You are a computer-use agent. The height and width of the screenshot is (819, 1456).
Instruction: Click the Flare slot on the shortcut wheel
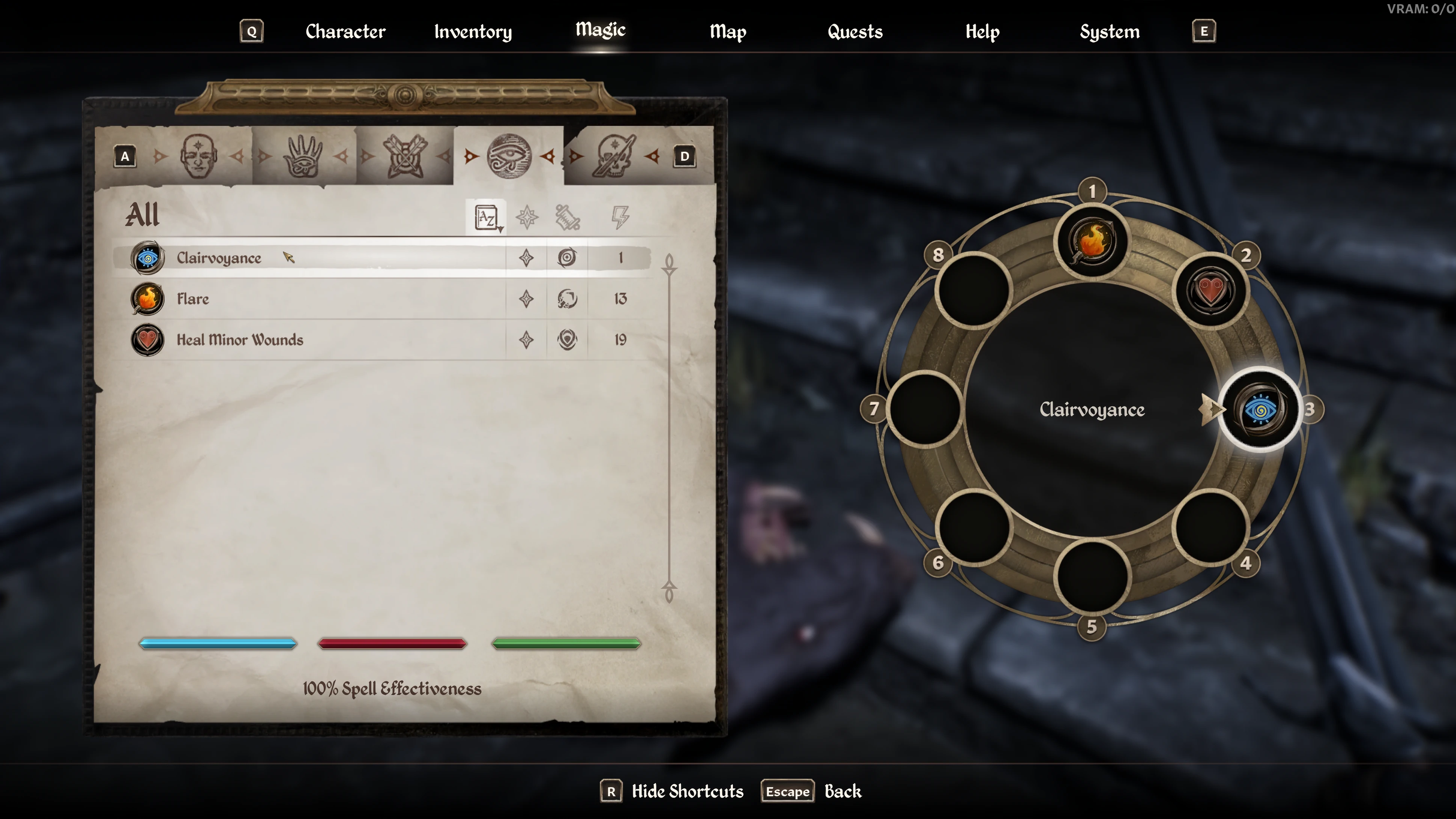[1092, 241]
